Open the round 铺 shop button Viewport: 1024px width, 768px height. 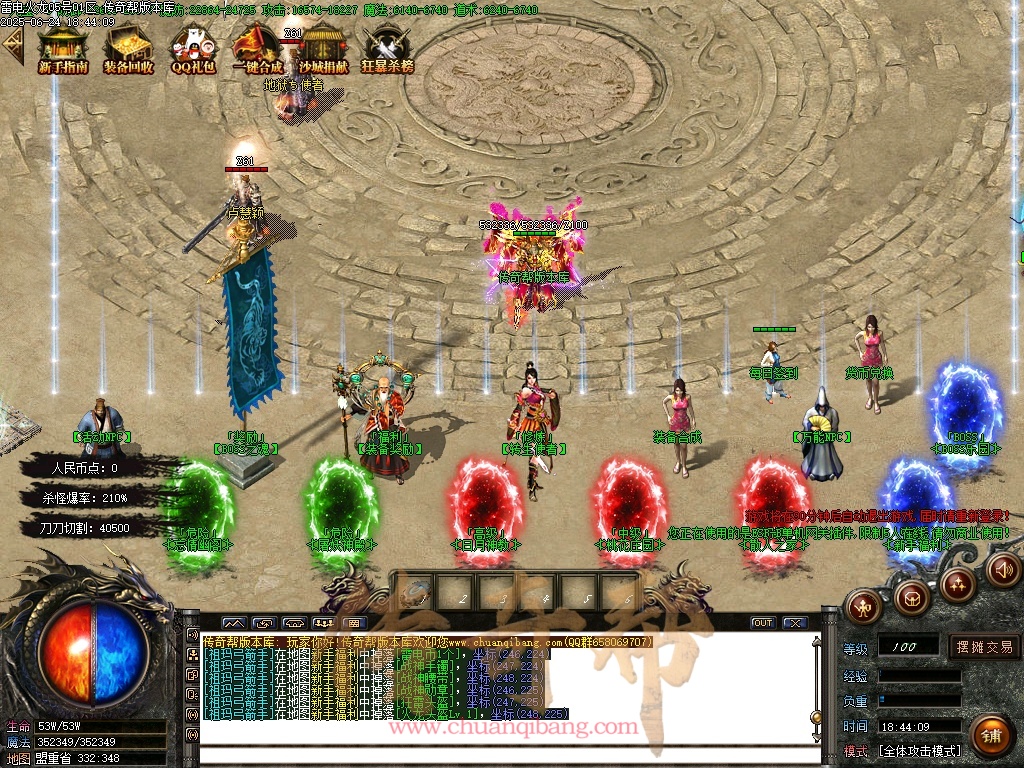991,735
